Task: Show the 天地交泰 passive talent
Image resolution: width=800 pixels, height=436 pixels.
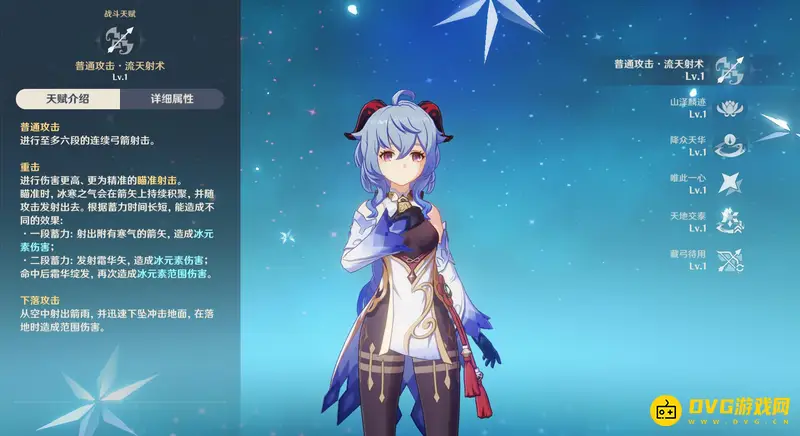Action: 729,221
